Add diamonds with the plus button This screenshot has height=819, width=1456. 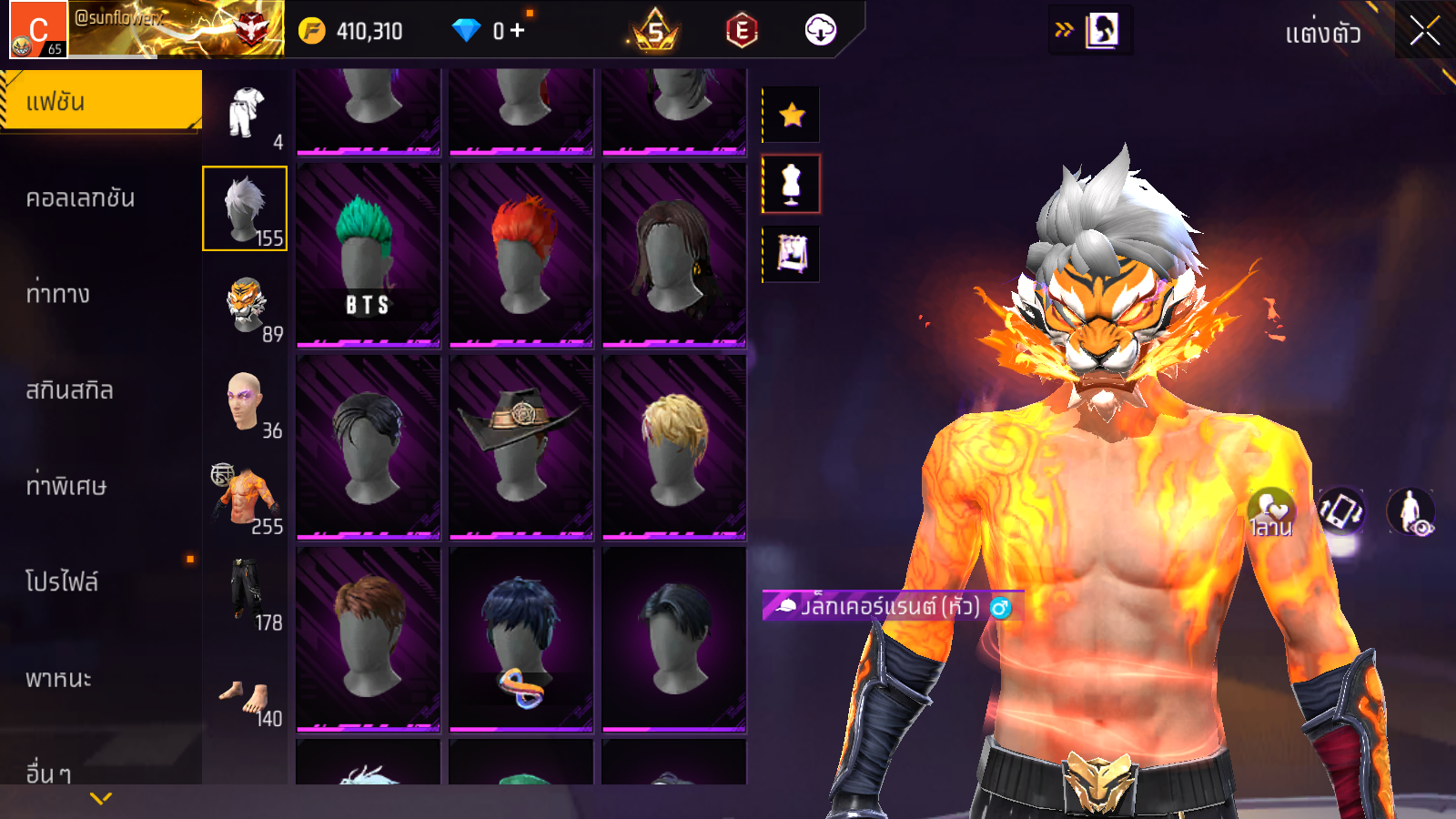(x=518, y=31)
